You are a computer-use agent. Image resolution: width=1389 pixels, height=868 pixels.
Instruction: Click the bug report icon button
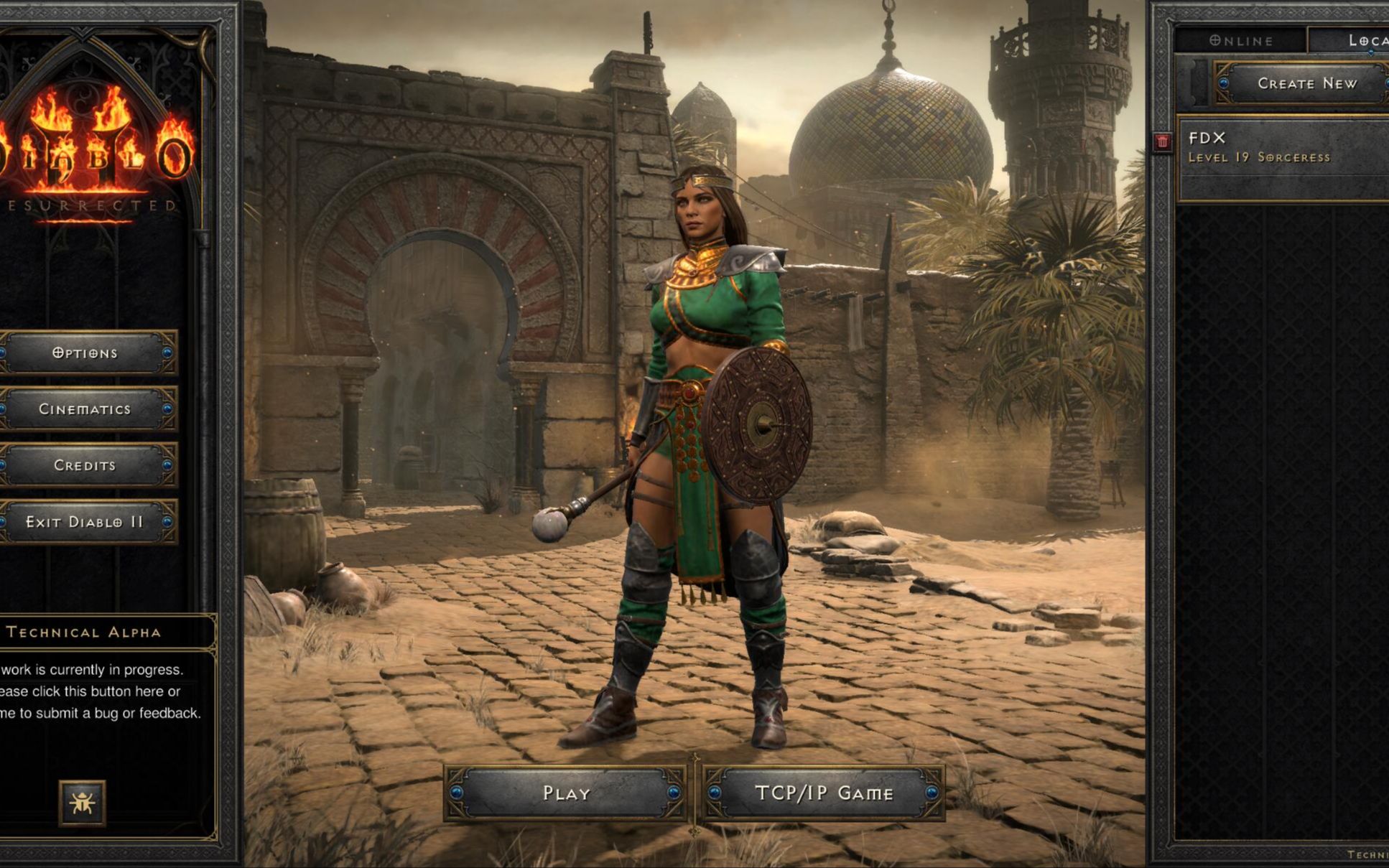(x=82, y=802)
